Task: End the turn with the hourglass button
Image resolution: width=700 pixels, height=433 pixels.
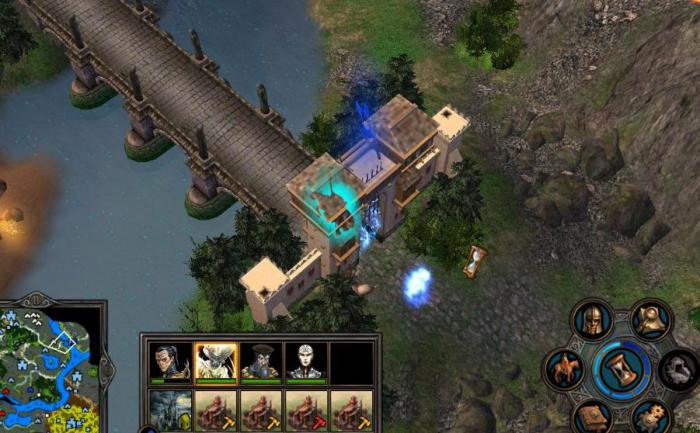Action: point(621,369)
